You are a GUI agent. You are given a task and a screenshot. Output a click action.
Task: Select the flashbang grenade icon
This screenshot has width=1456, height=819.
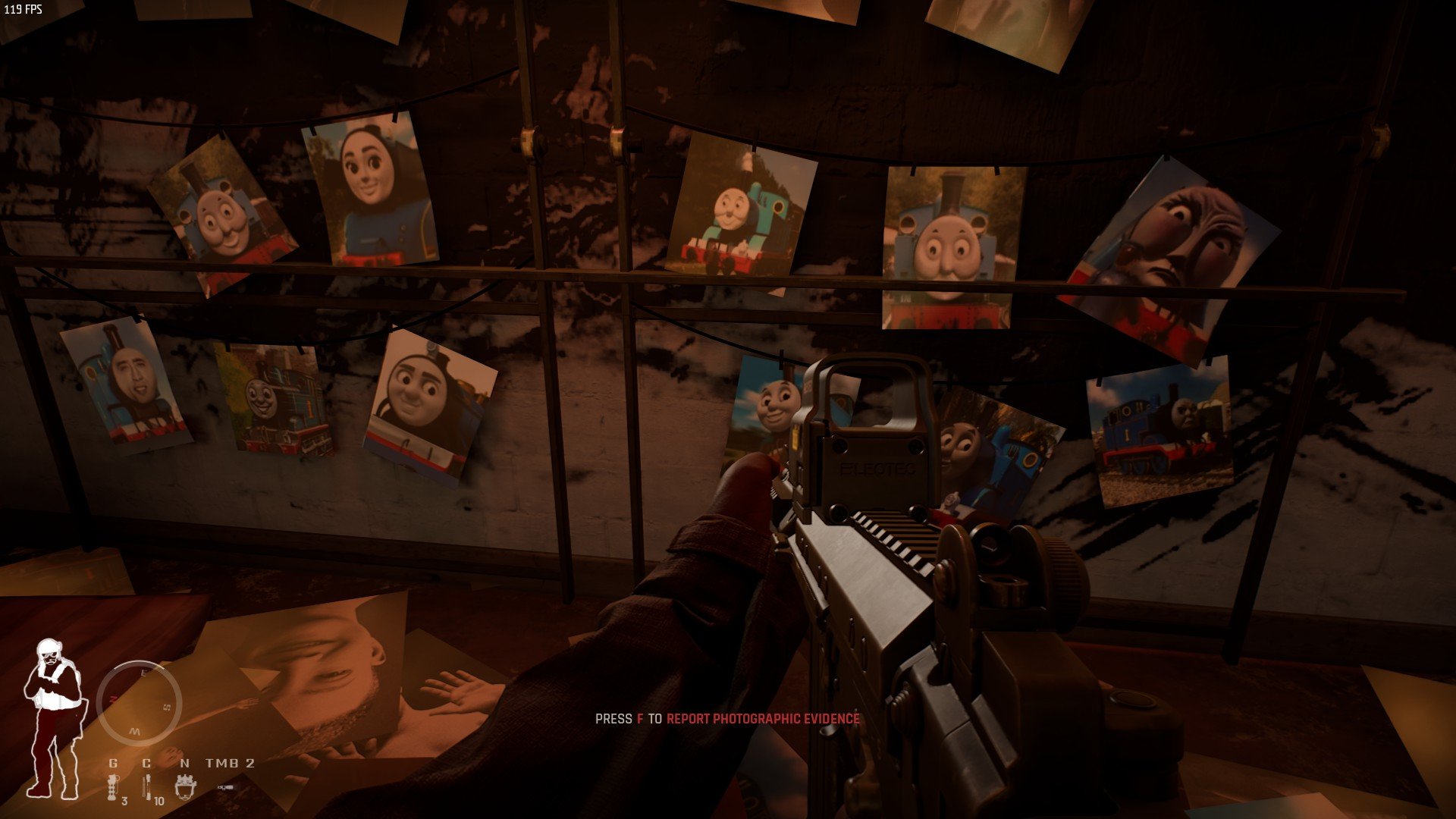tap(113, 787)
